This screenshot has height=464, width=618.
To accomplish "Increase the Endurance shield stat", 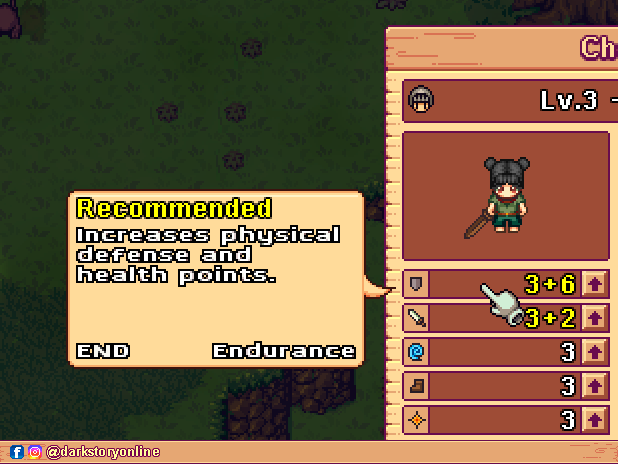I will [x=596, y=284].
